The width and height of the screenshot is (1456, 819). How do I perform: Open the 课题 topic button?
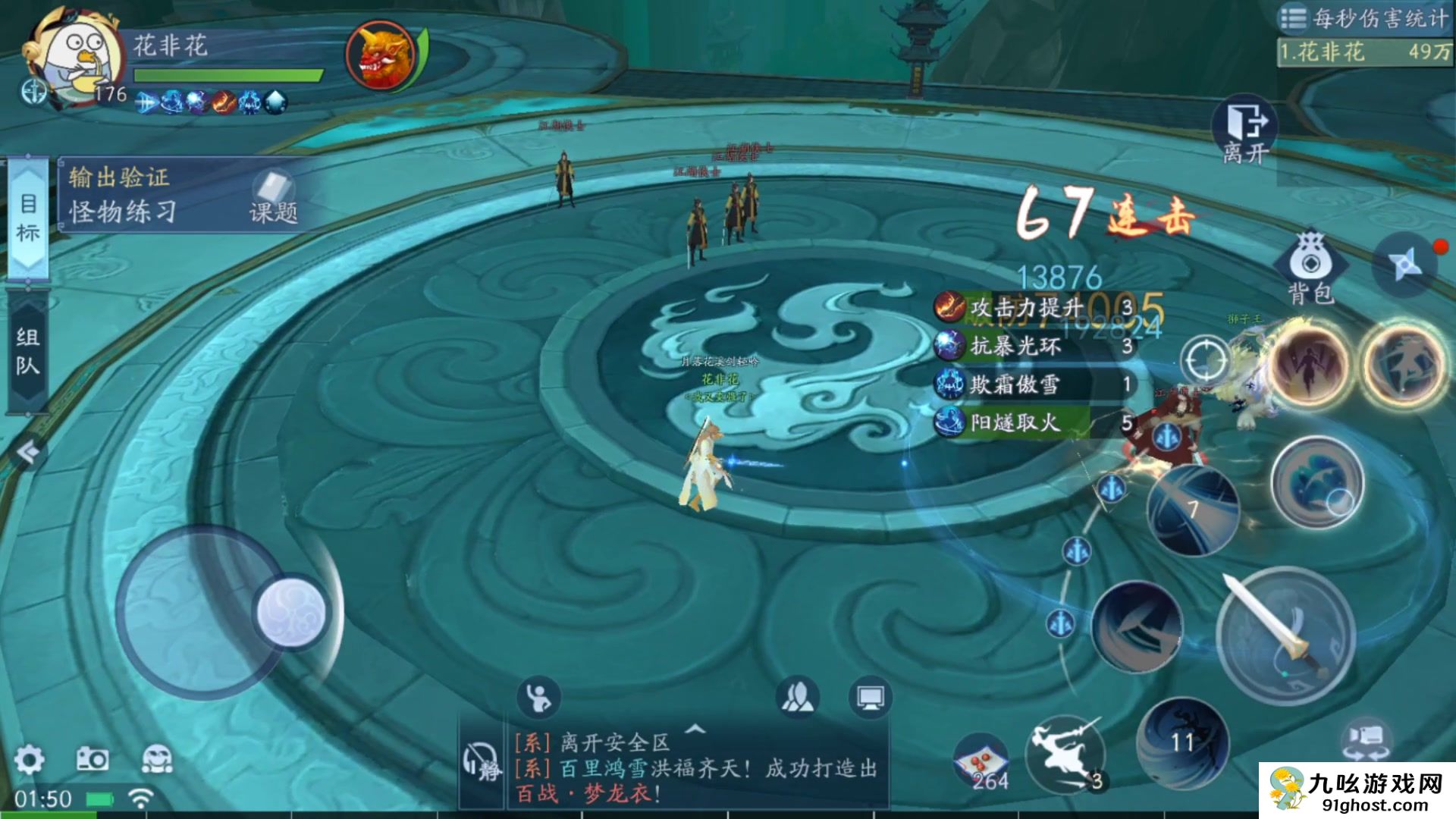[x=274, y=199]
